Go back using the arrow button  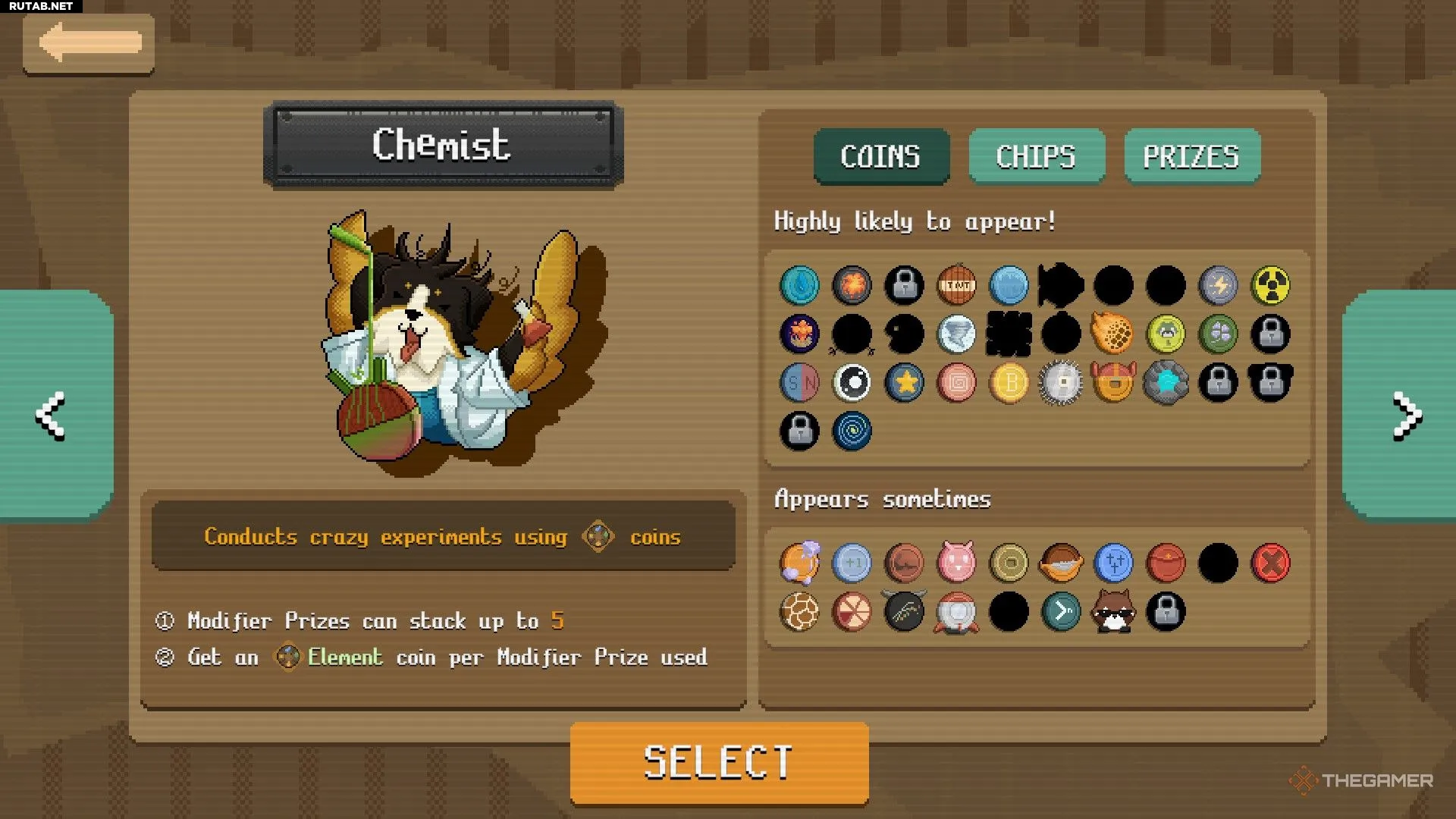(x=89, y=43)
